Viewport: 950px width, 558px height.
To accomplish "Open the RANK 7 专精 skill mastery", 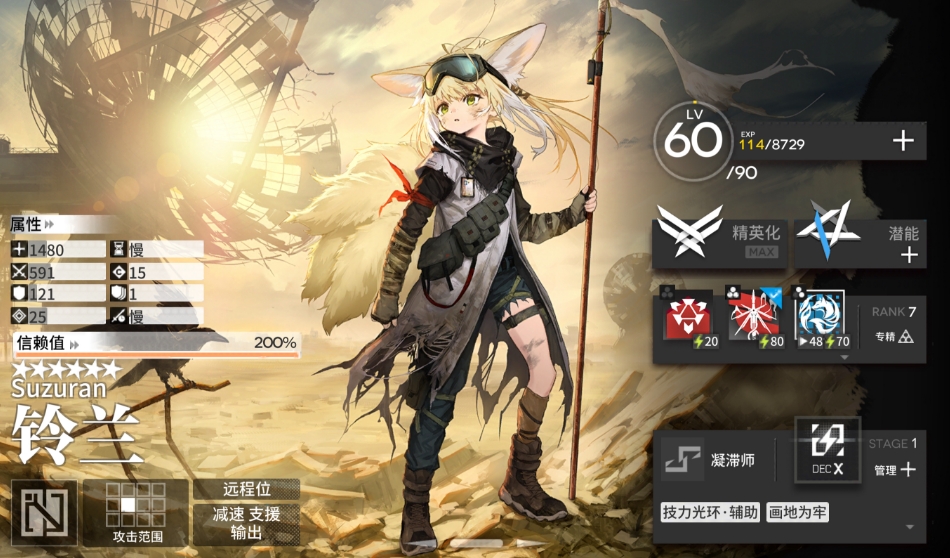I will coord(894,325).
